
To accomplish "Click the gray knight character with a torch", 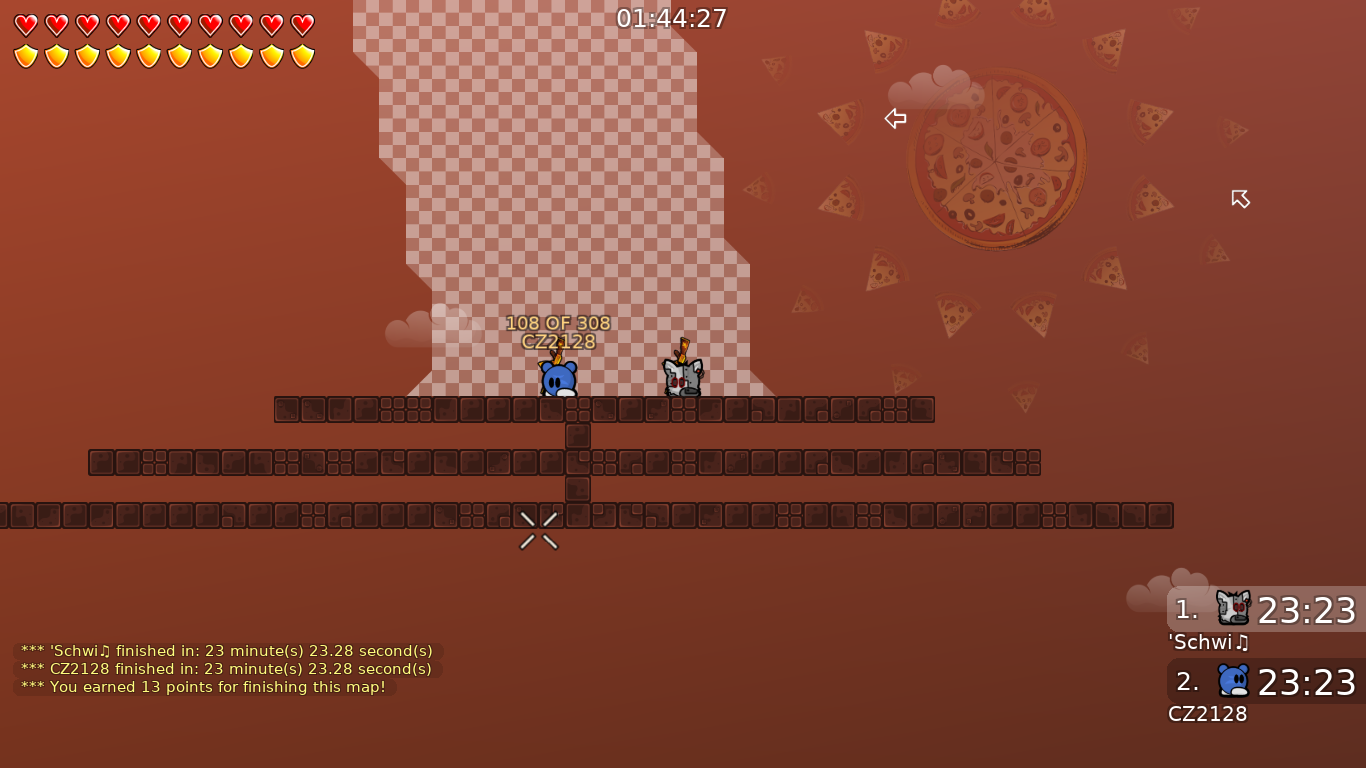I will [682, 378].
